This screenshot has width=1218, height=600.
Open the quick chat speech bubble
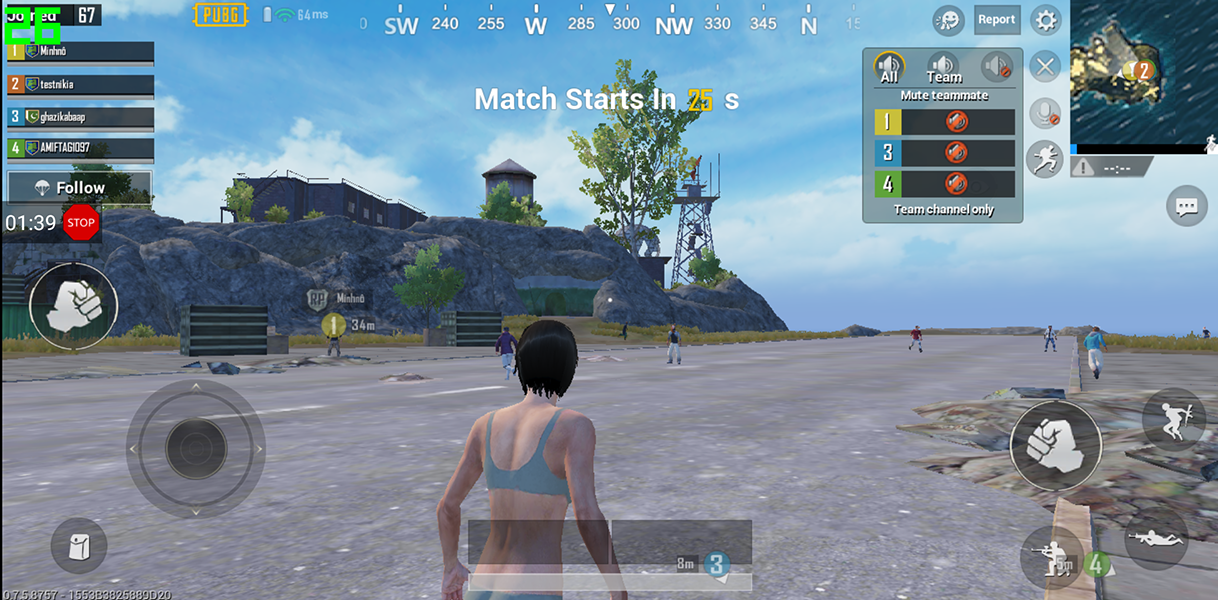1187,207
